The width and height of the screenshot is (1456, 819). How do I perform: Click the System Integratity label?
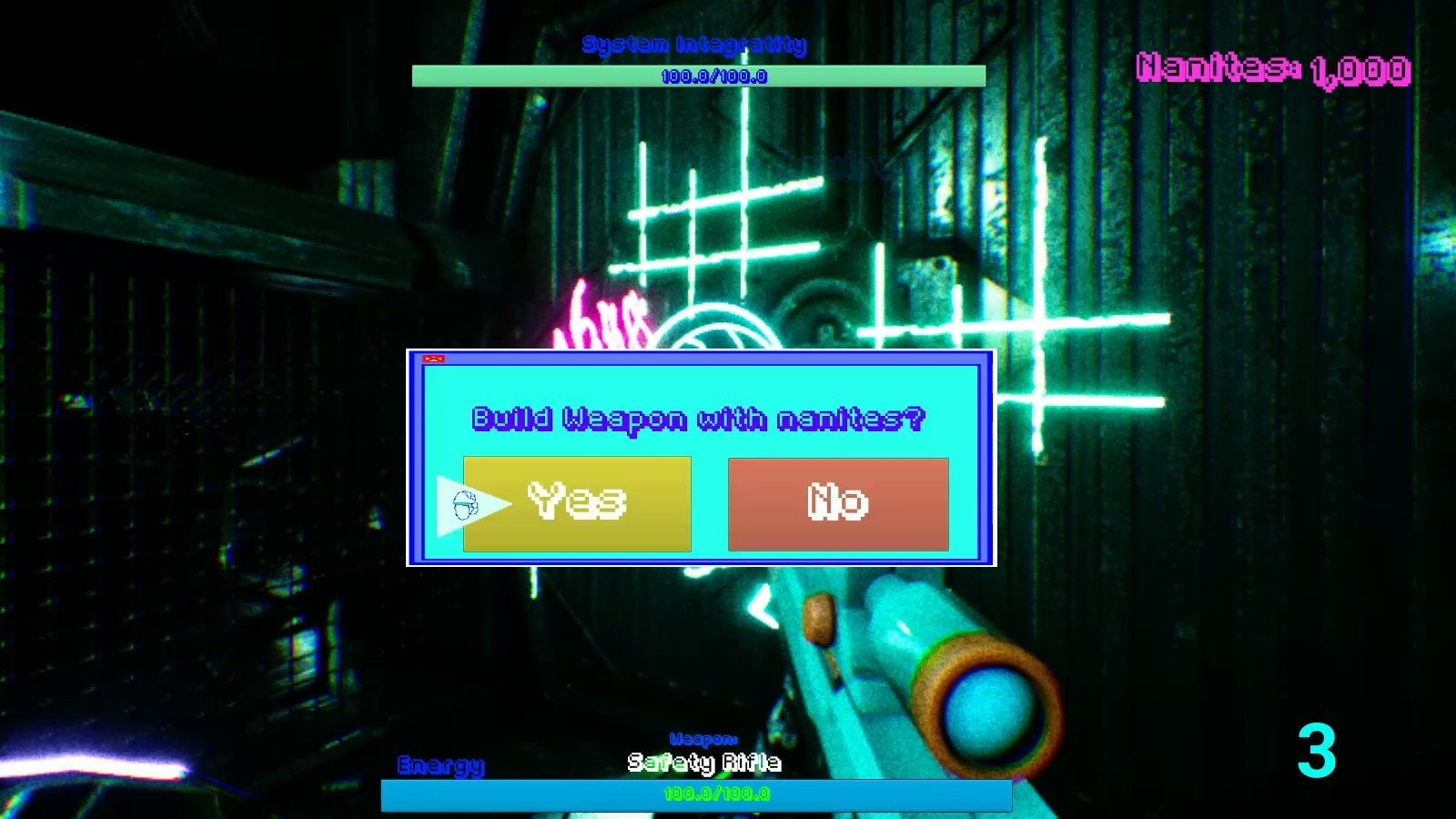coord(696,42)
